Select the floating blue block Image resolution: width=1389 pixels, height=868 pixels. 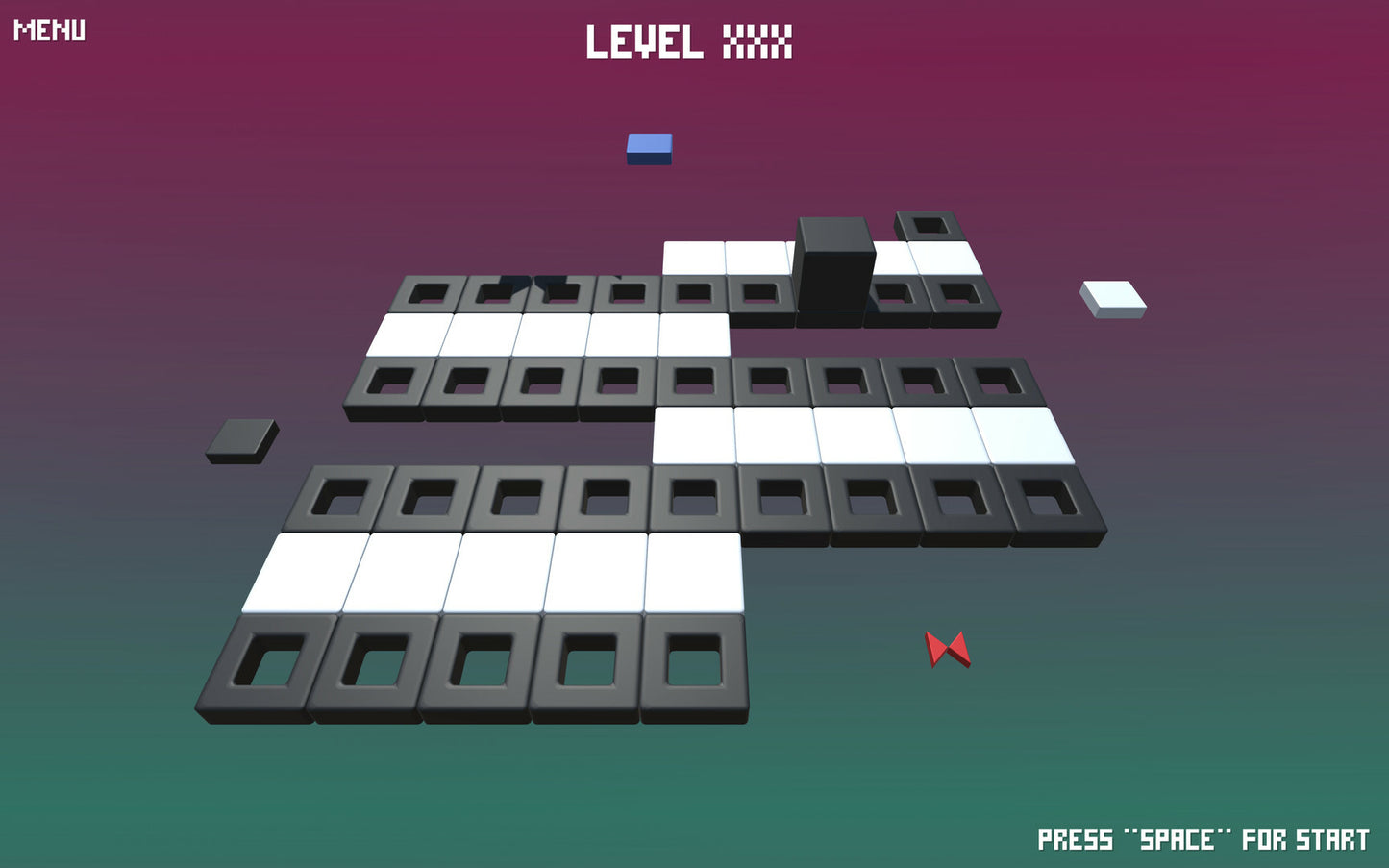click(x=650, y=147)
